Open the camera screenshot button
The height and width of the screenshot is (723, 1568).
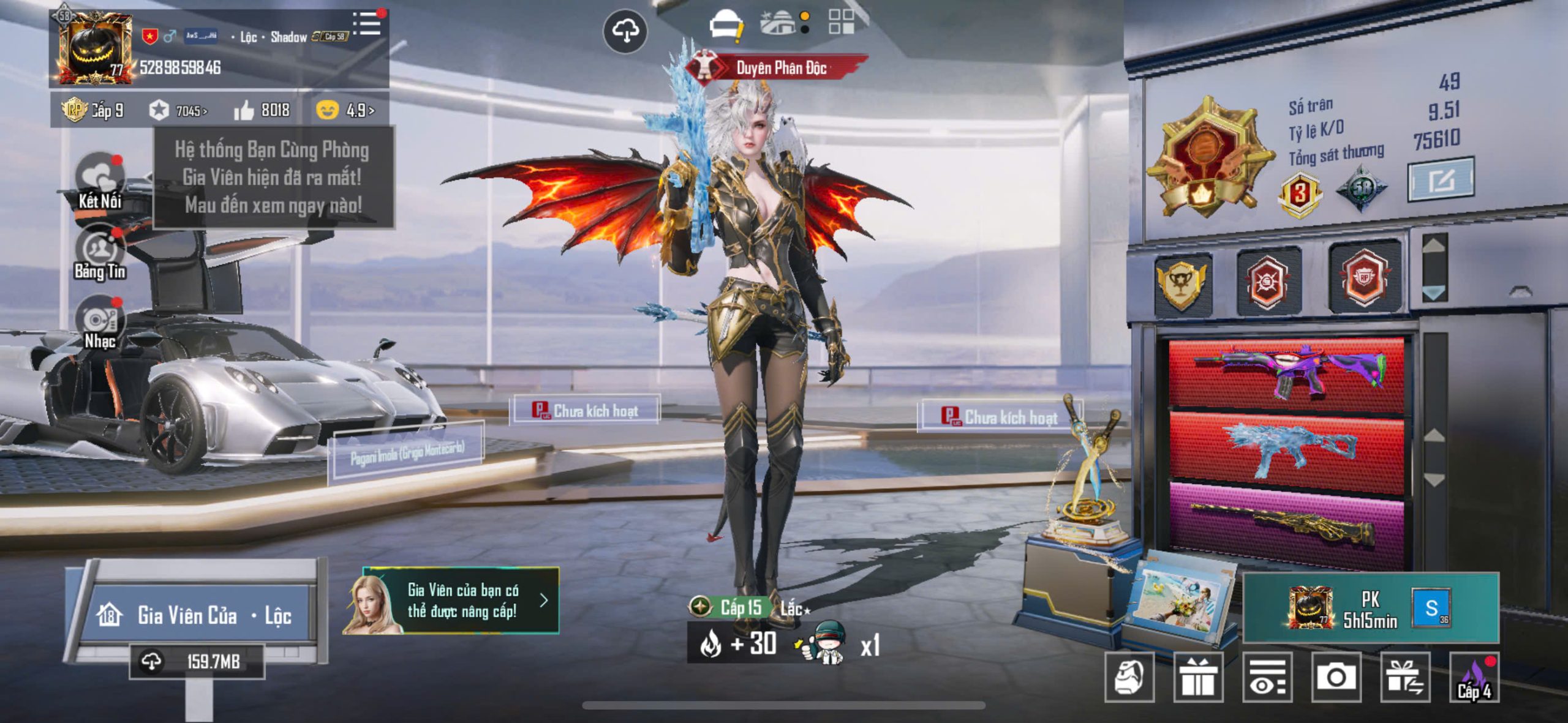(1336, 676)
